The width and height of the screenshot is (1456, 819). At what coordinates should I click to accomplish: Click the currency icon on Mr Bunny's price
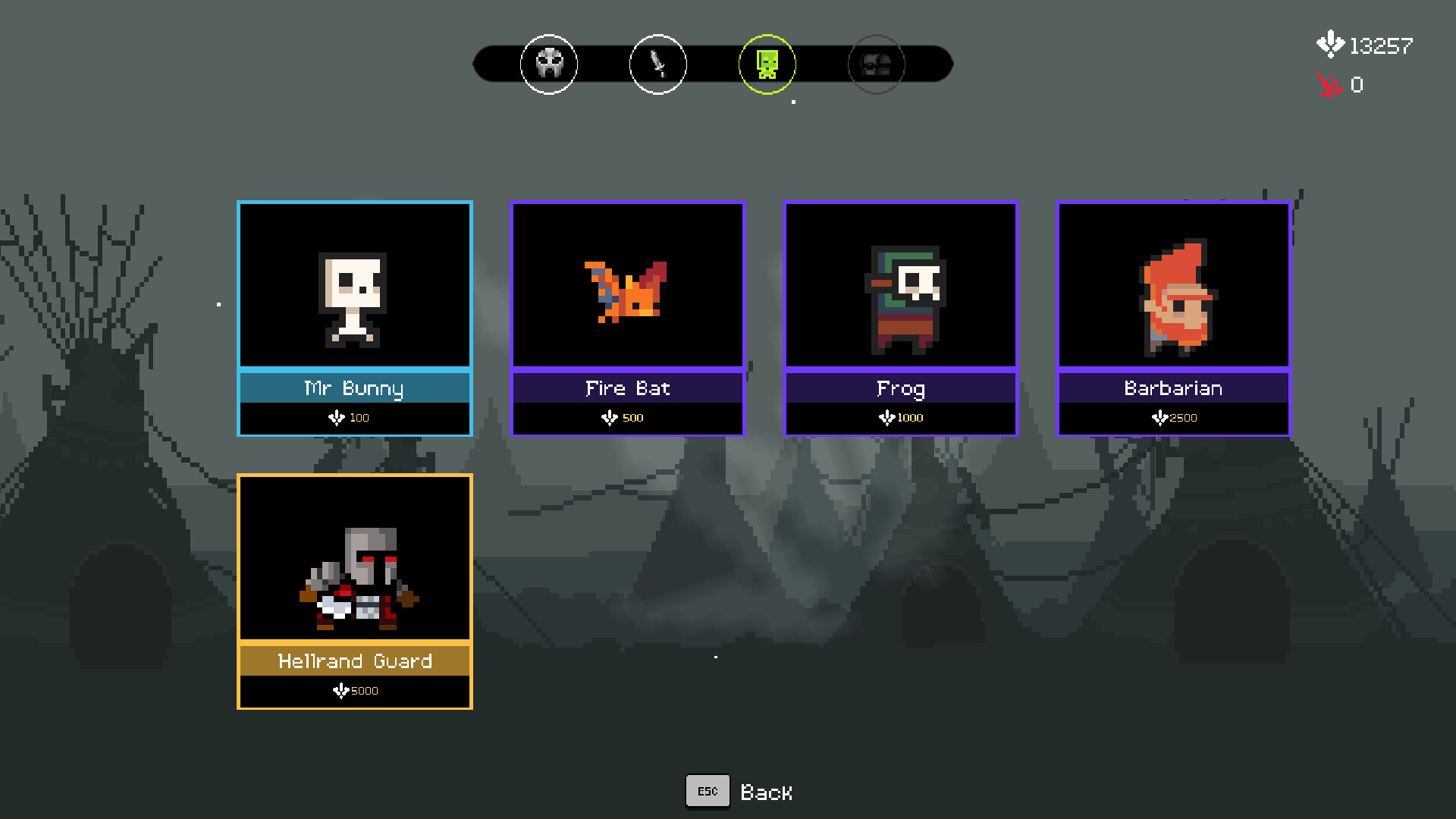tap(337, 417)
